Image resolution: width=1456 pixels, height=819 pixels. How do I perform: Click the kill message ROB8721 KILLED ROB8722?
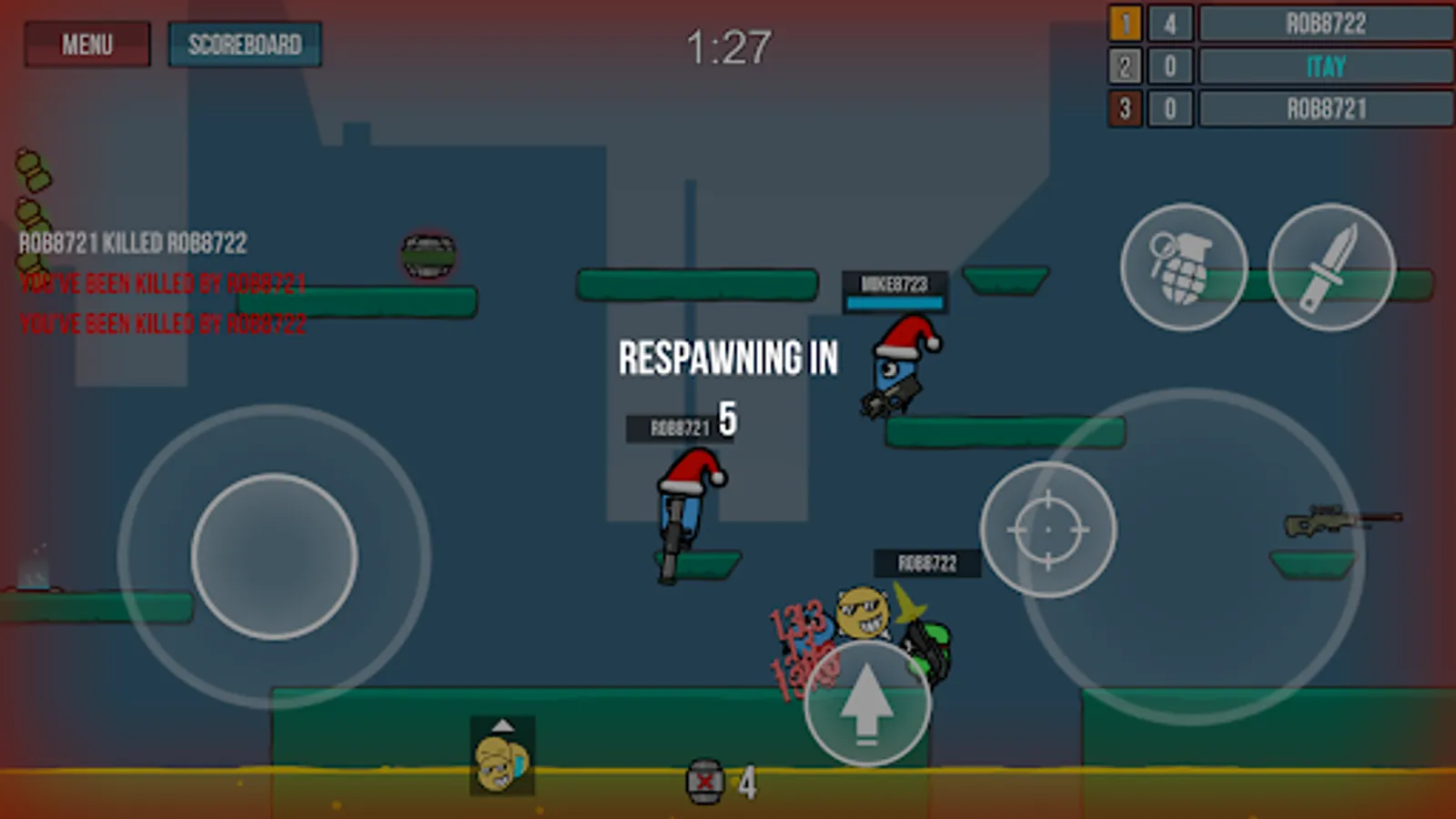click(136, 244)
